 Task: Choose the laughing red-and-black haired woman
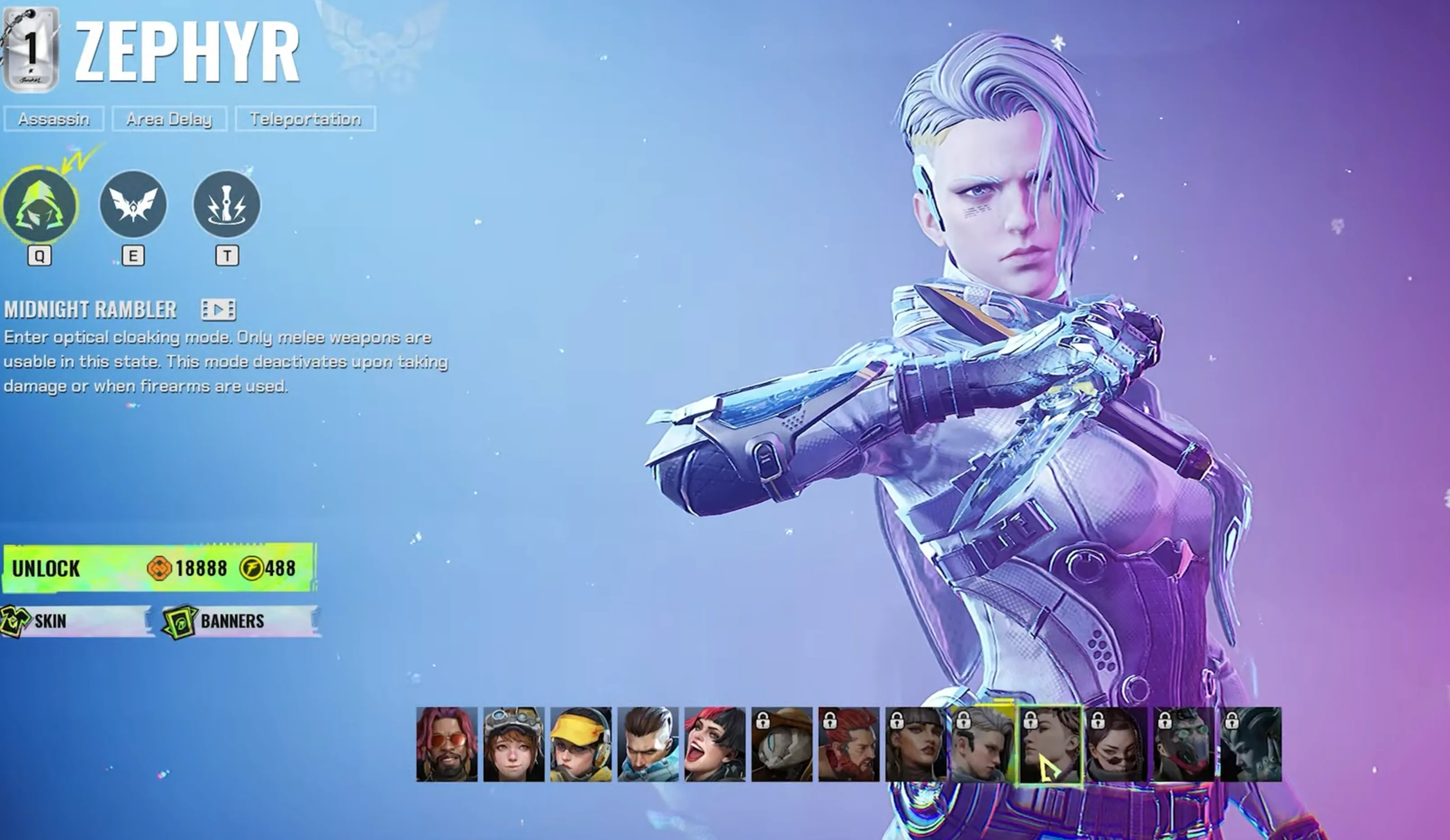tap(715, 745)
